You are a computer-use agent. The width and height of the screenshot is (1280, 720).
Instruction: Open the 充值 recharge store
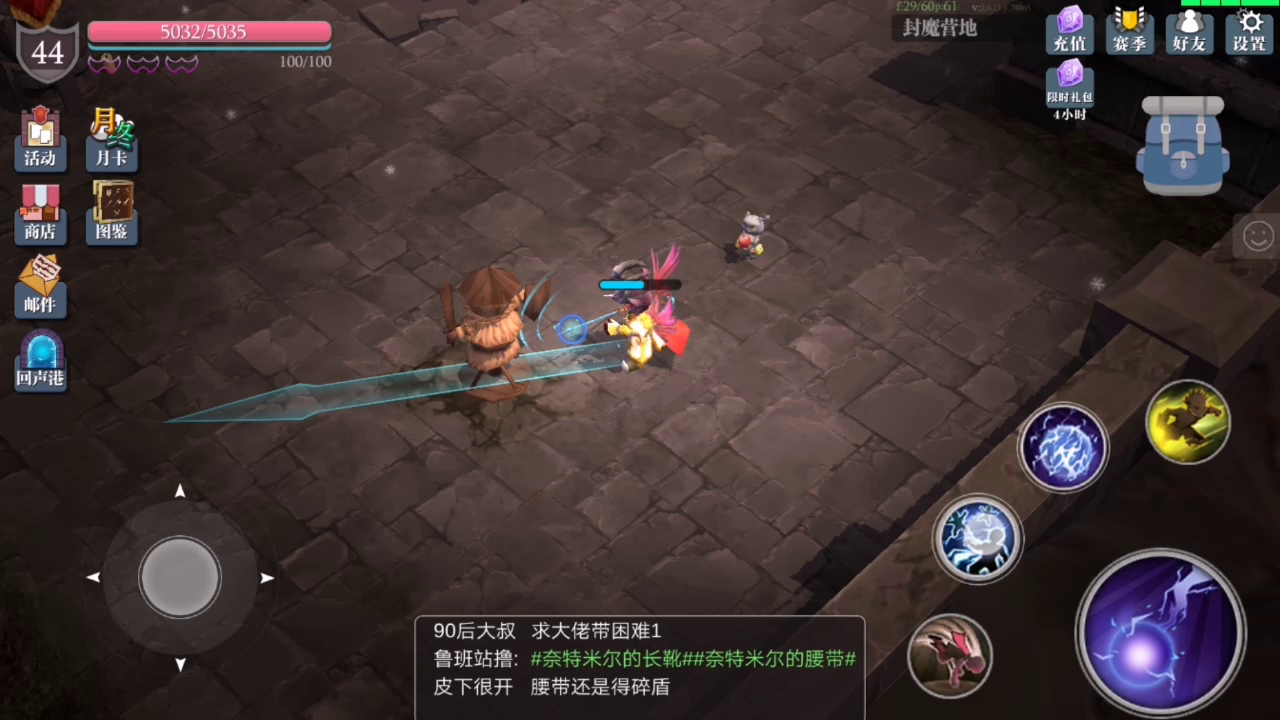click(1069, 32)
